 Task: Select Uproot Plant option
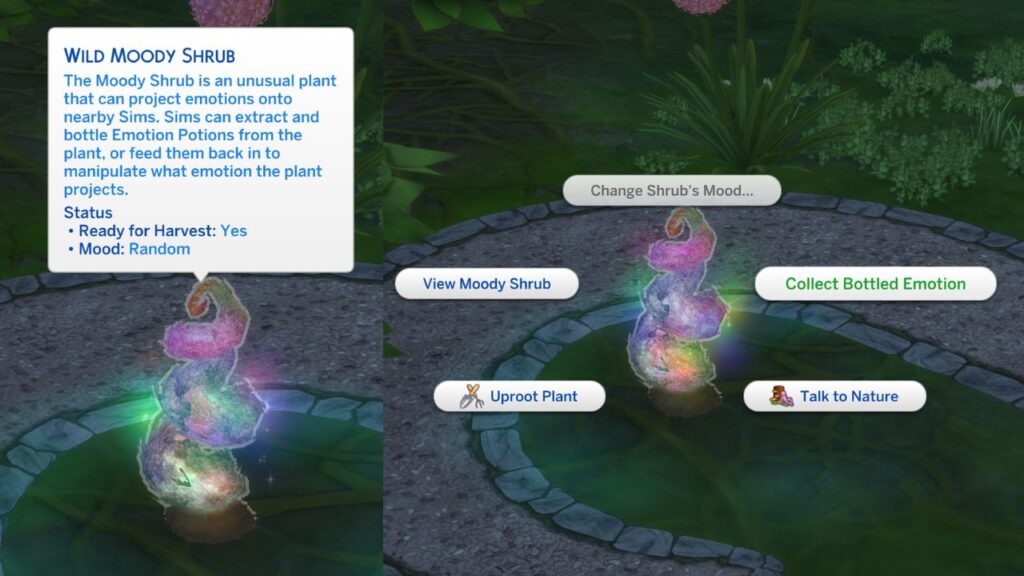[520, 396]
